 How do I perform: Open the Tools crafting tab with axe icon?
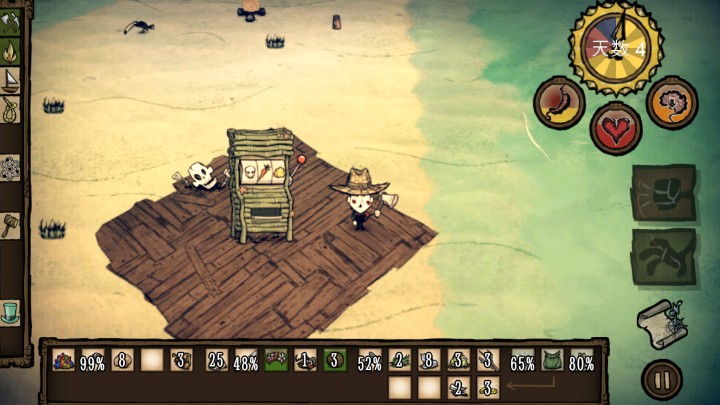click(10, 20)
